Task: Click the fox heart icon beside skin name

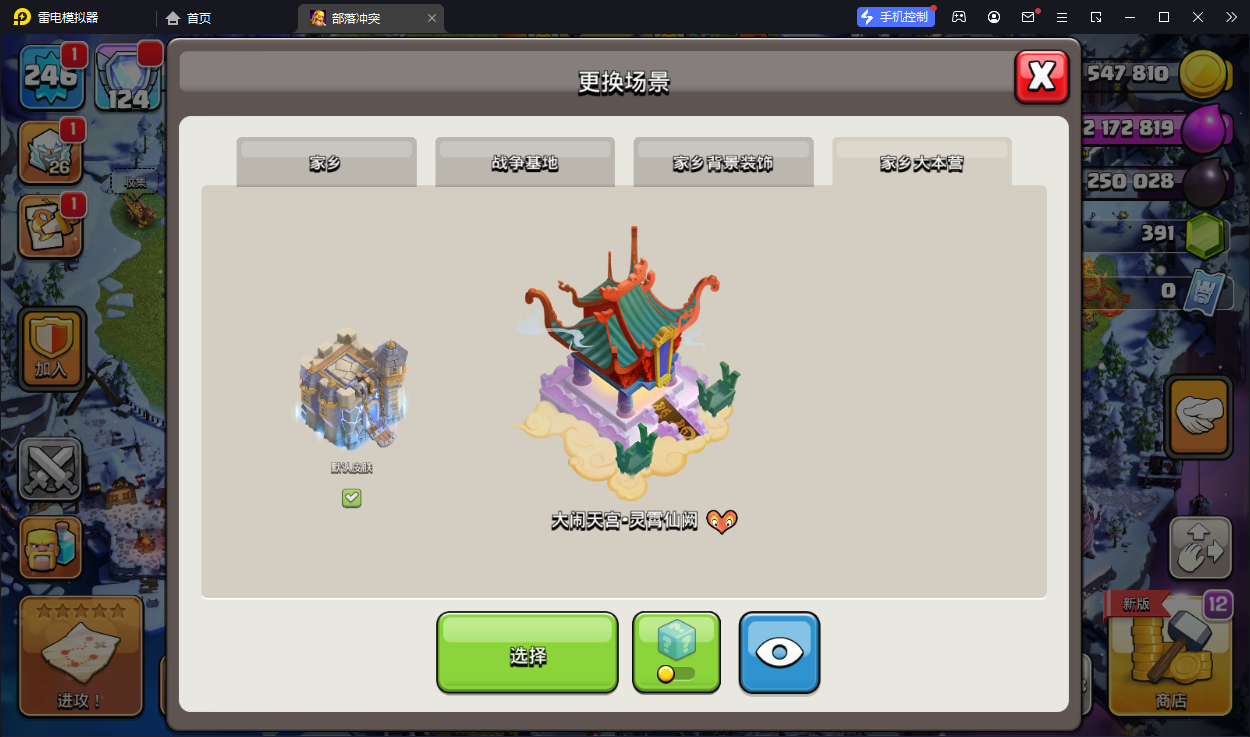Action: [722, 521]
